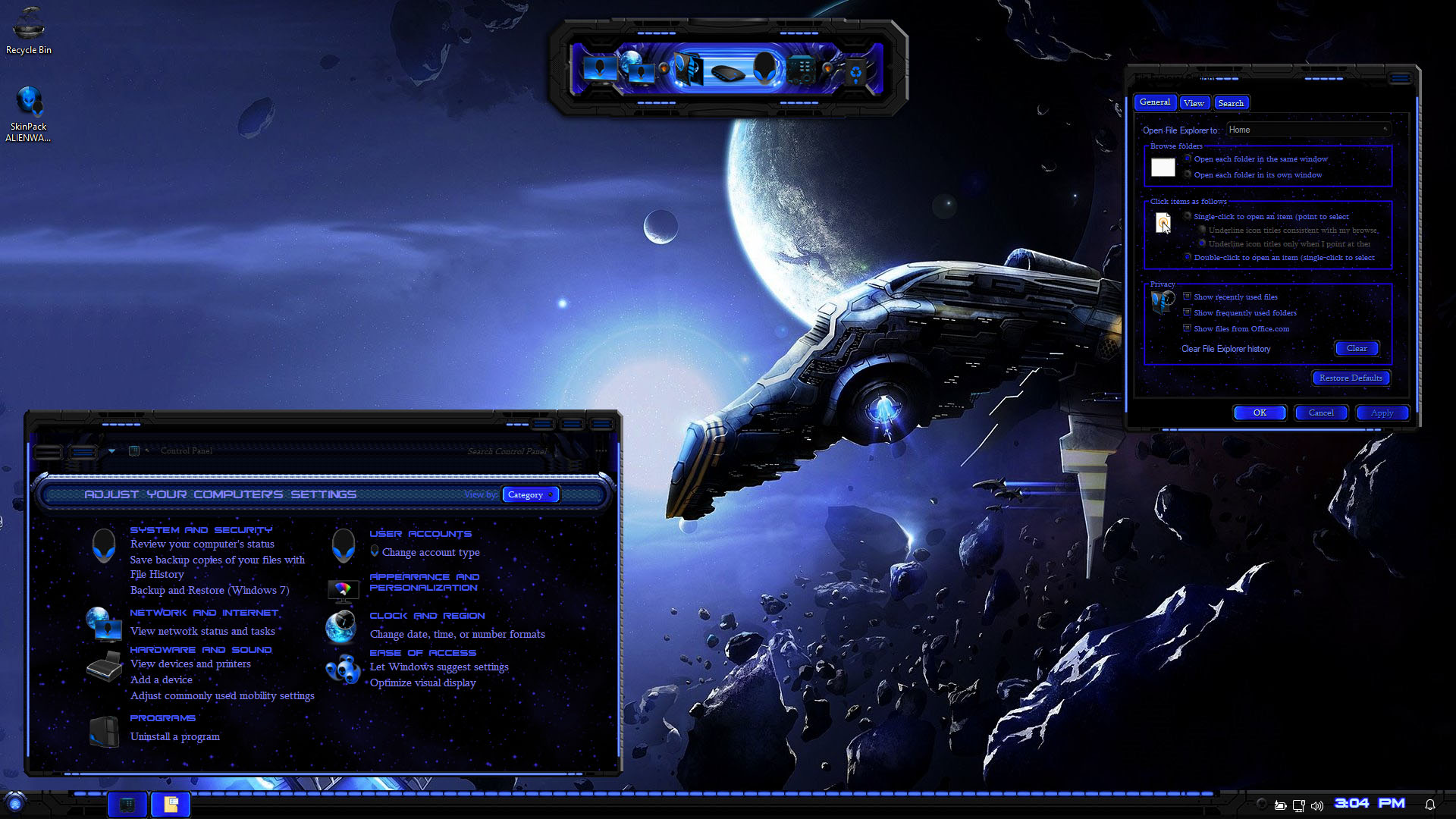This screenshot has width=1456, height=819.
Task: Select 'Open each folder in its own window'
Action: 1188,175
